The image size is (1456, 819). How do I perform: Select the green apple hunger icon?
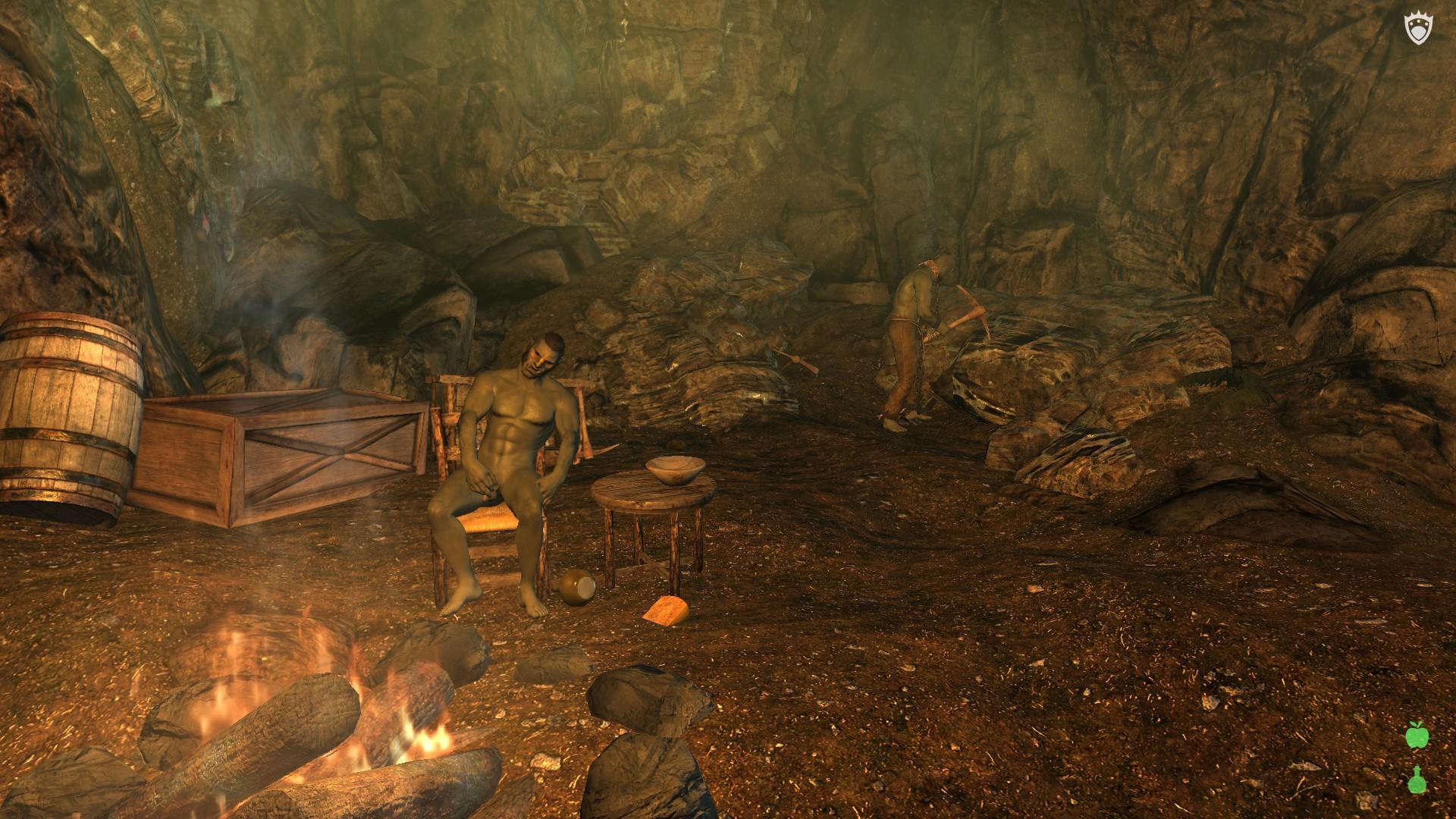[1415, 735]
